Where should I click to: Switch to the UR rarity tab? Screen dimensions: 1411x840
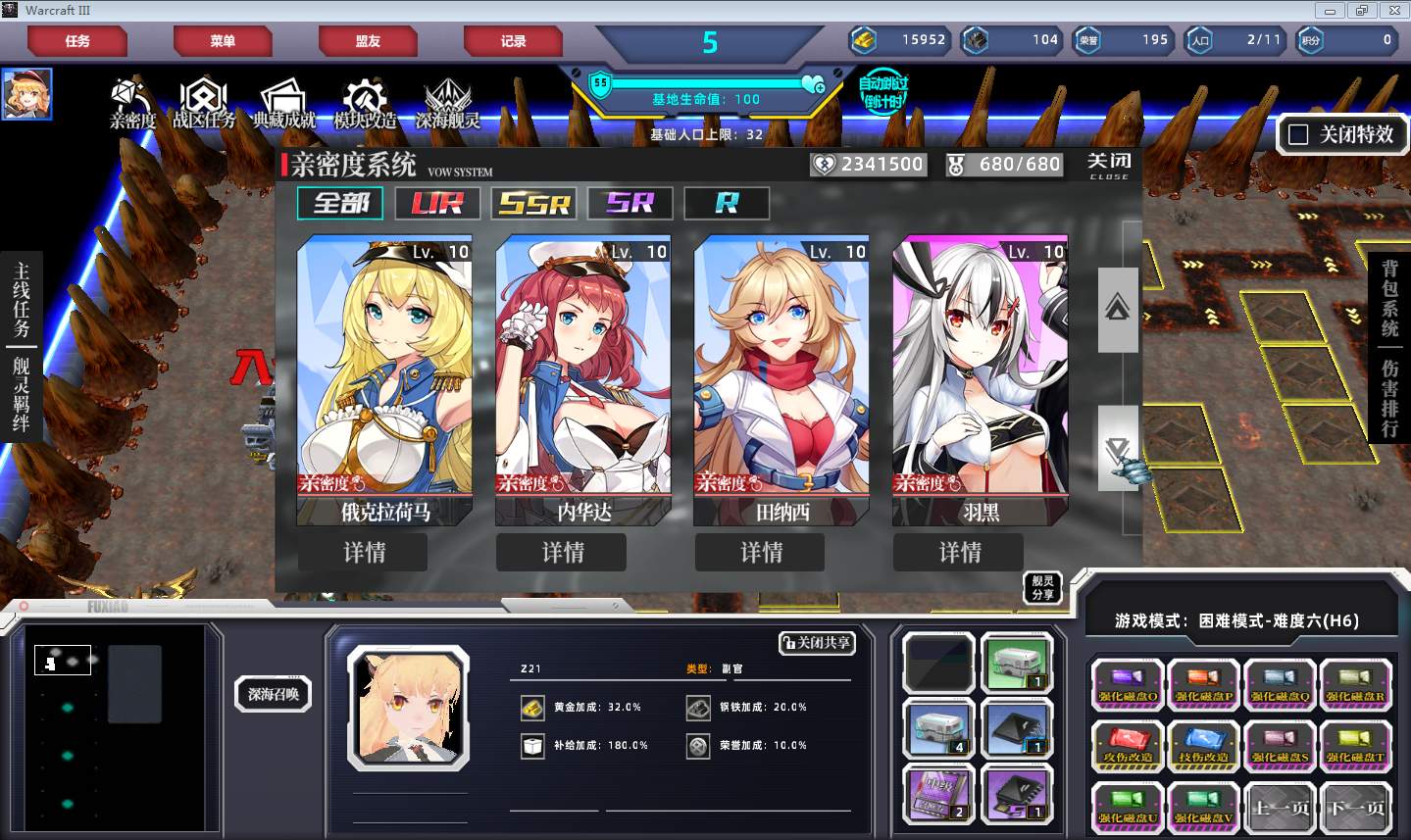point(436,203)
